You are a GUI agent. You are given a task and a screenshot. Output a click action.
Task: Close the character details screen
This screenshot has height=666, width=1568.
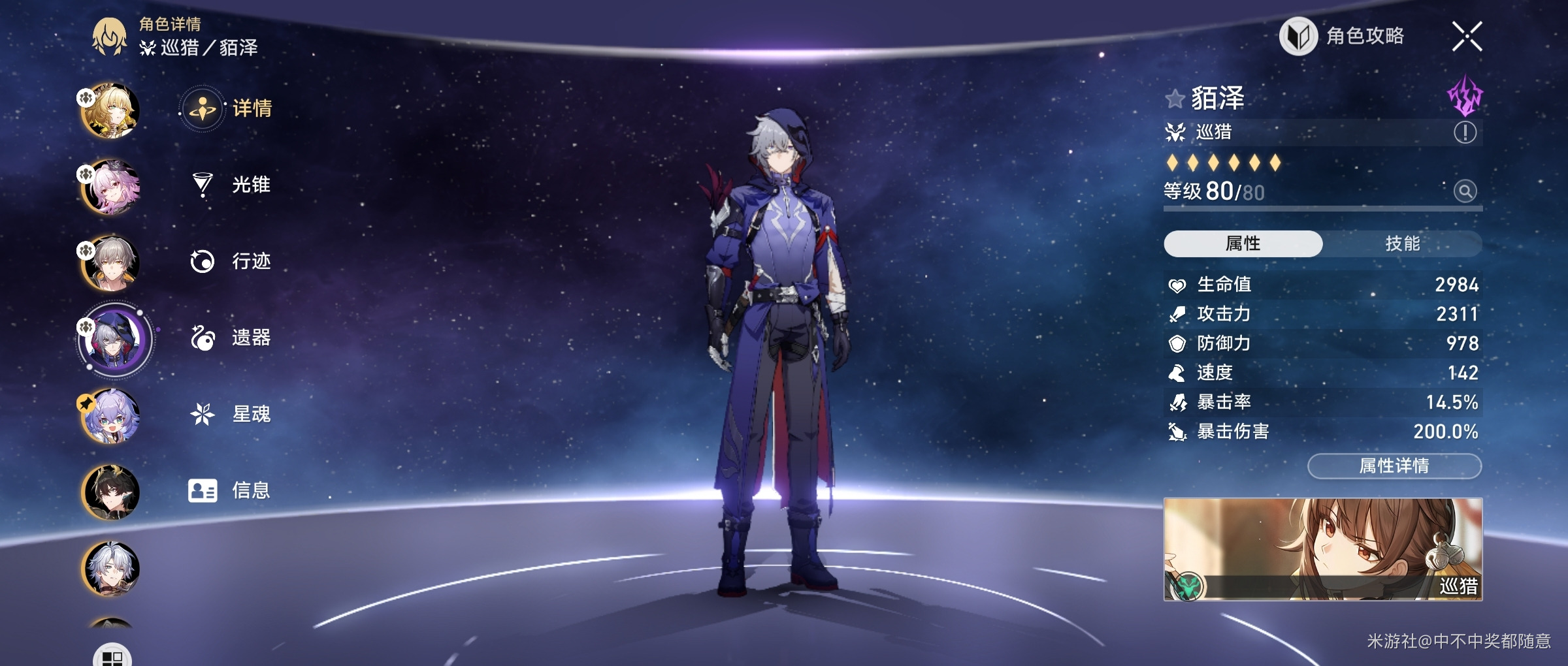click(1467, 36)
